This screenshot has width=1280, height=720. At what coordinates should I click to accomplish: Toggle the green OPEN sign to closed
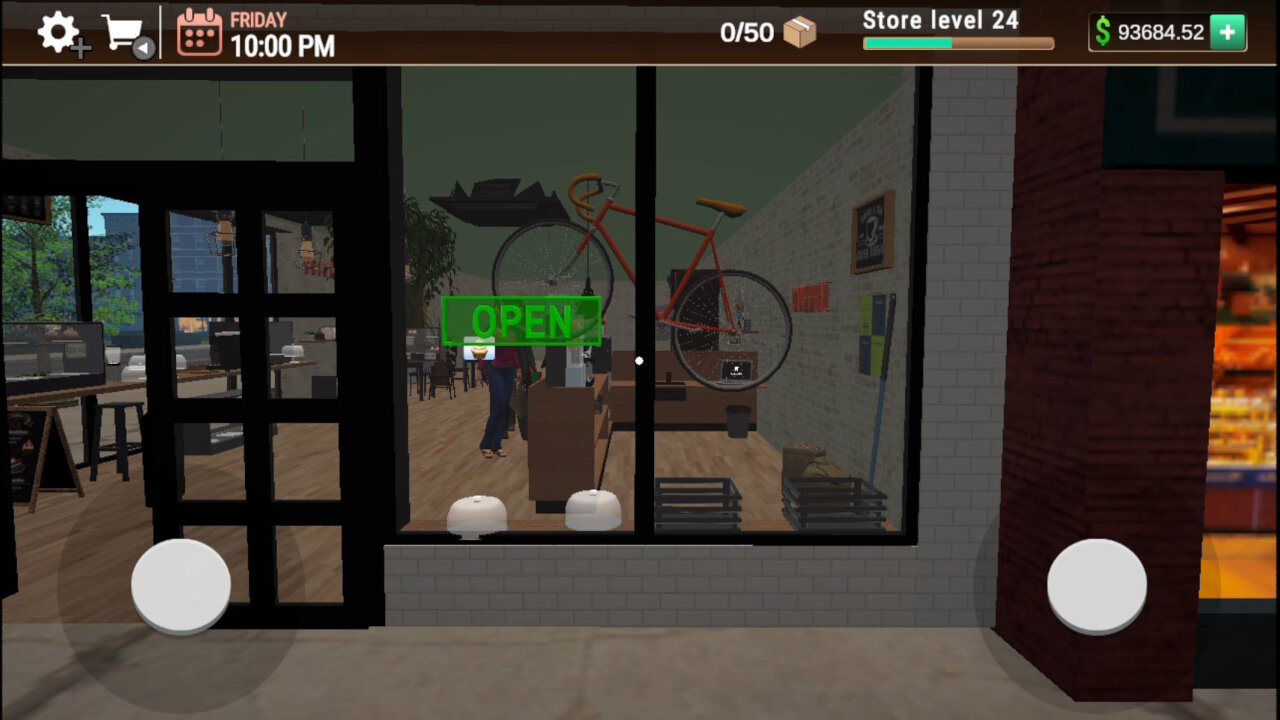[x=521, y=322]
